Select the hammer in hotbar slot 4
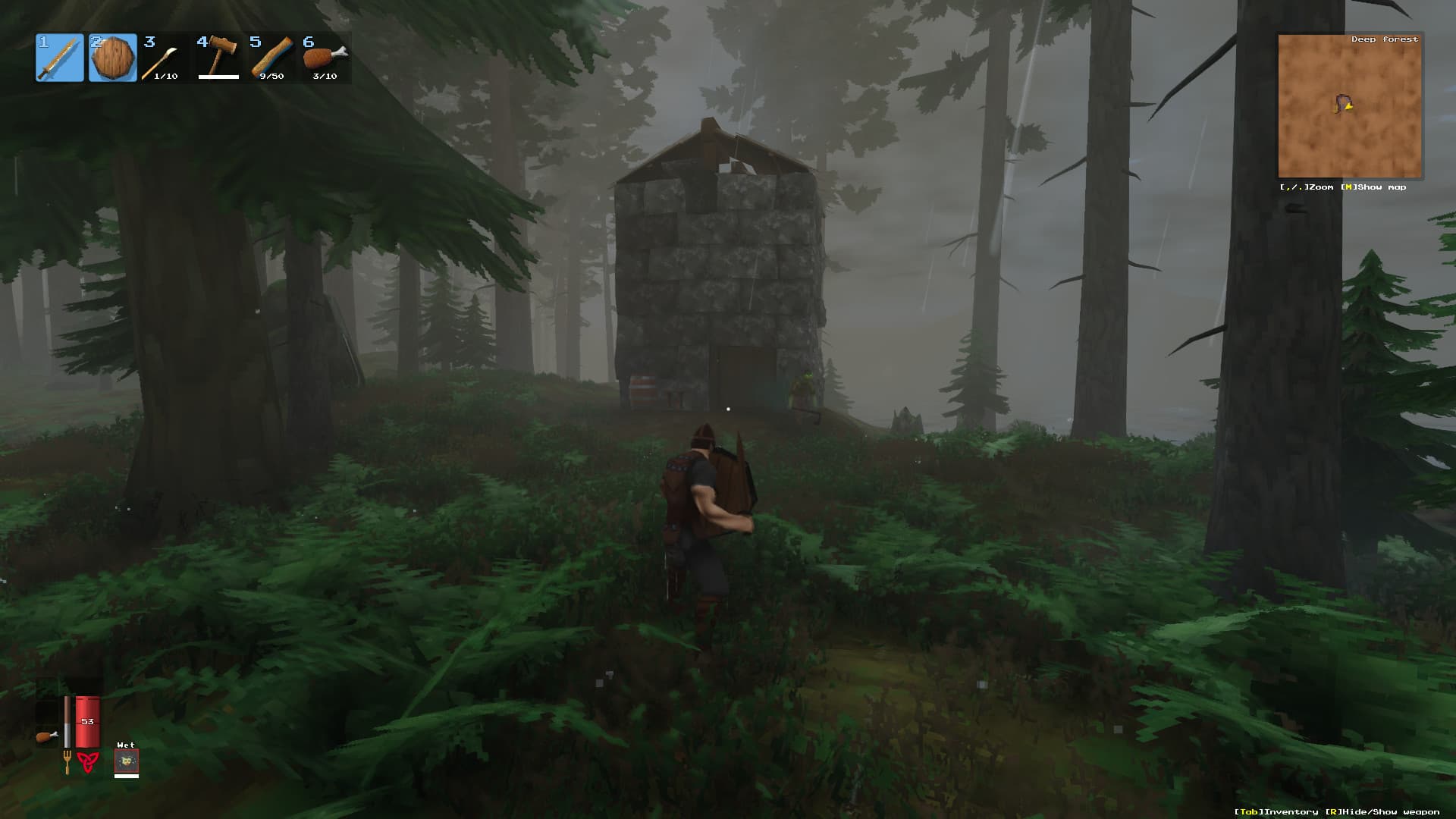The image size is (1456, 819). [x=218, y=53]
